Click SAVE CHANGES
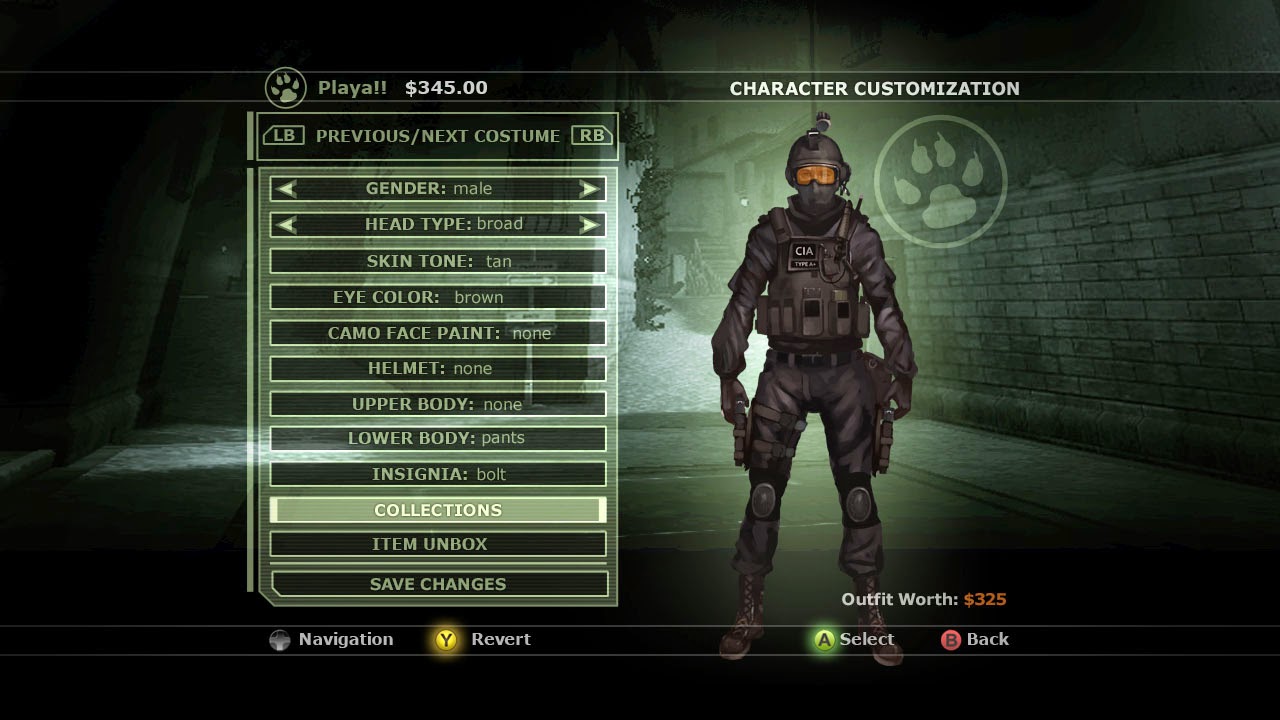 437,583
